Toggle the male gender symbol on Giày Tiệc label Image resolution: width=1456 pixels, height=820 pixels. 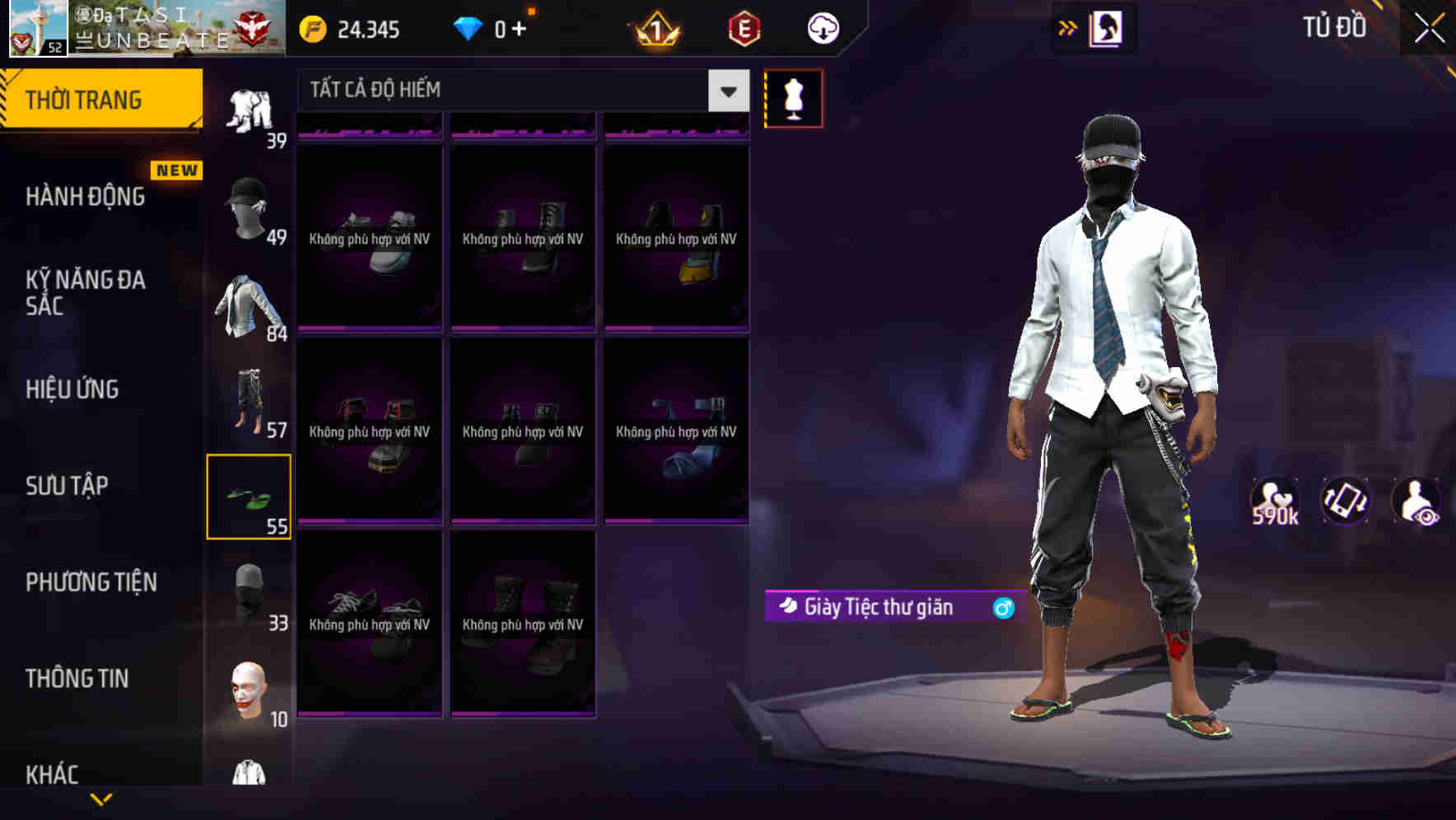click(x=1001, y=608)
